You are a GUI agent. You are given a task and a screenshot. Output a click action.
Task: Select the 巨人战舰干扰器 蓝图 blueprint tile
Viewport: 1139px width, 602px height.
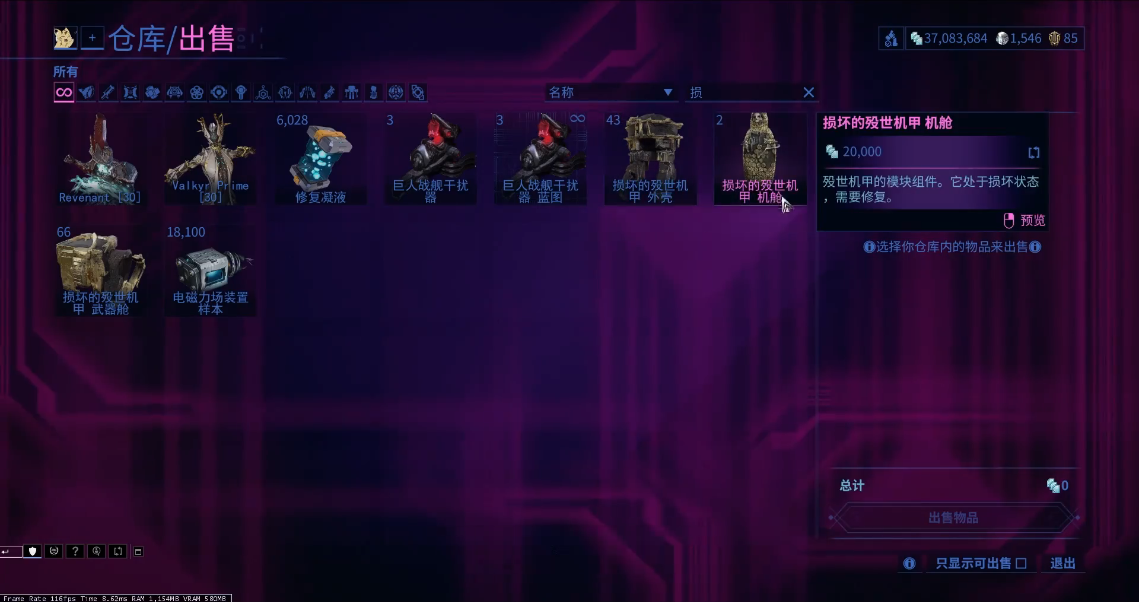(540, 158)
